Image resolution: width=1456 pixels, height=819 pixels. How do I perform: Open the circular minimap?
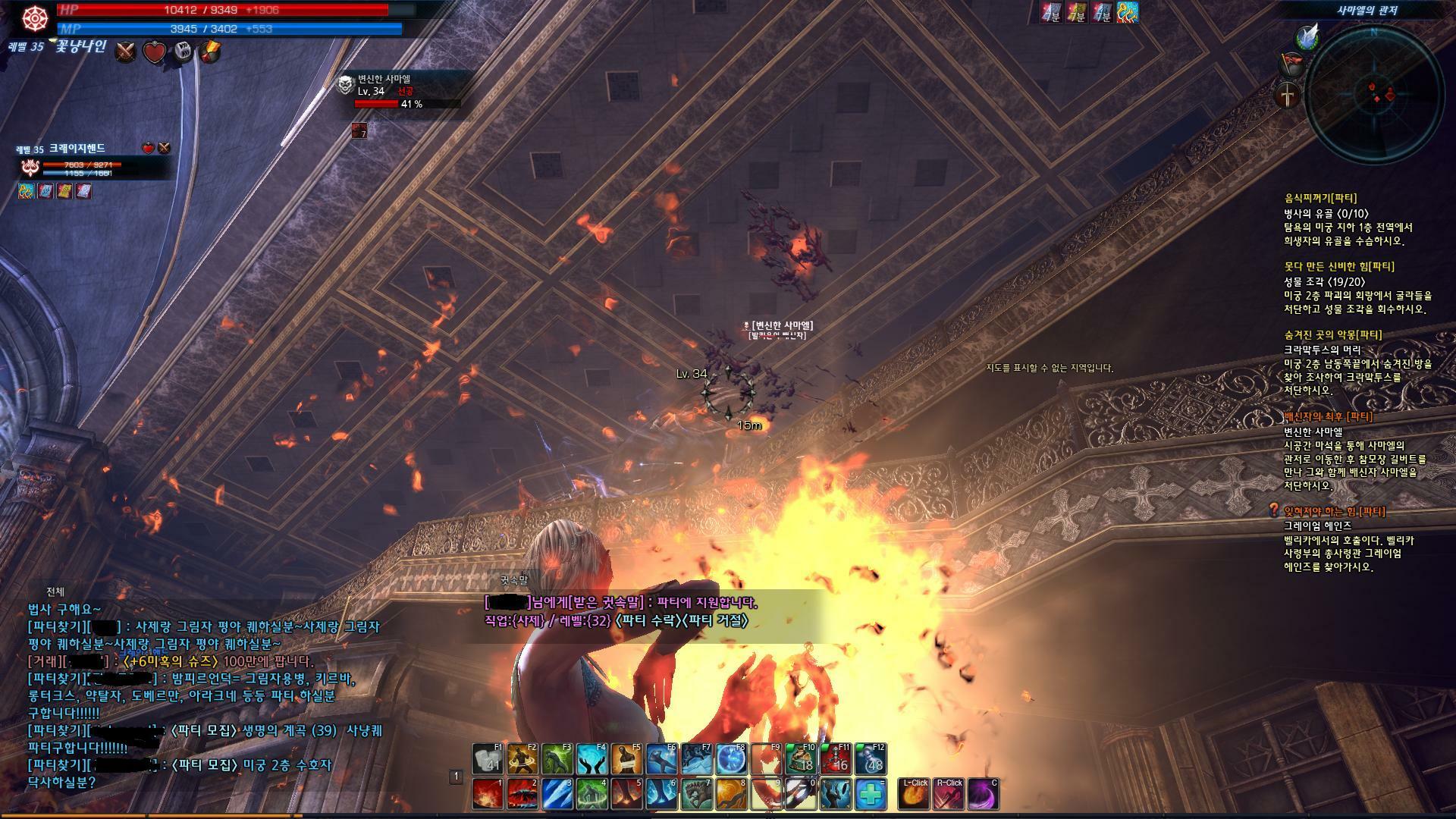pyautogui.click(x=1373, y=95)
